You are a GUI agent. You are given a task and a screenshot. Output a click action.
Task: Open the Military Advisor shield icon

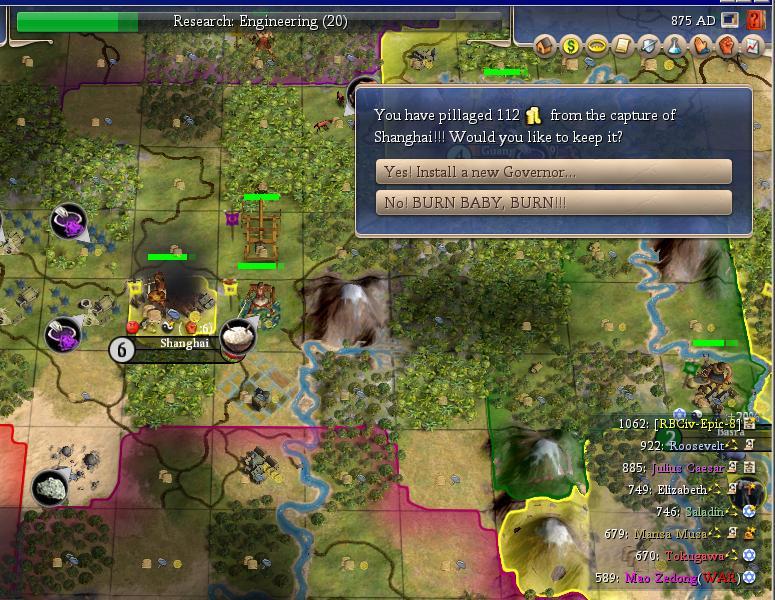649,45
